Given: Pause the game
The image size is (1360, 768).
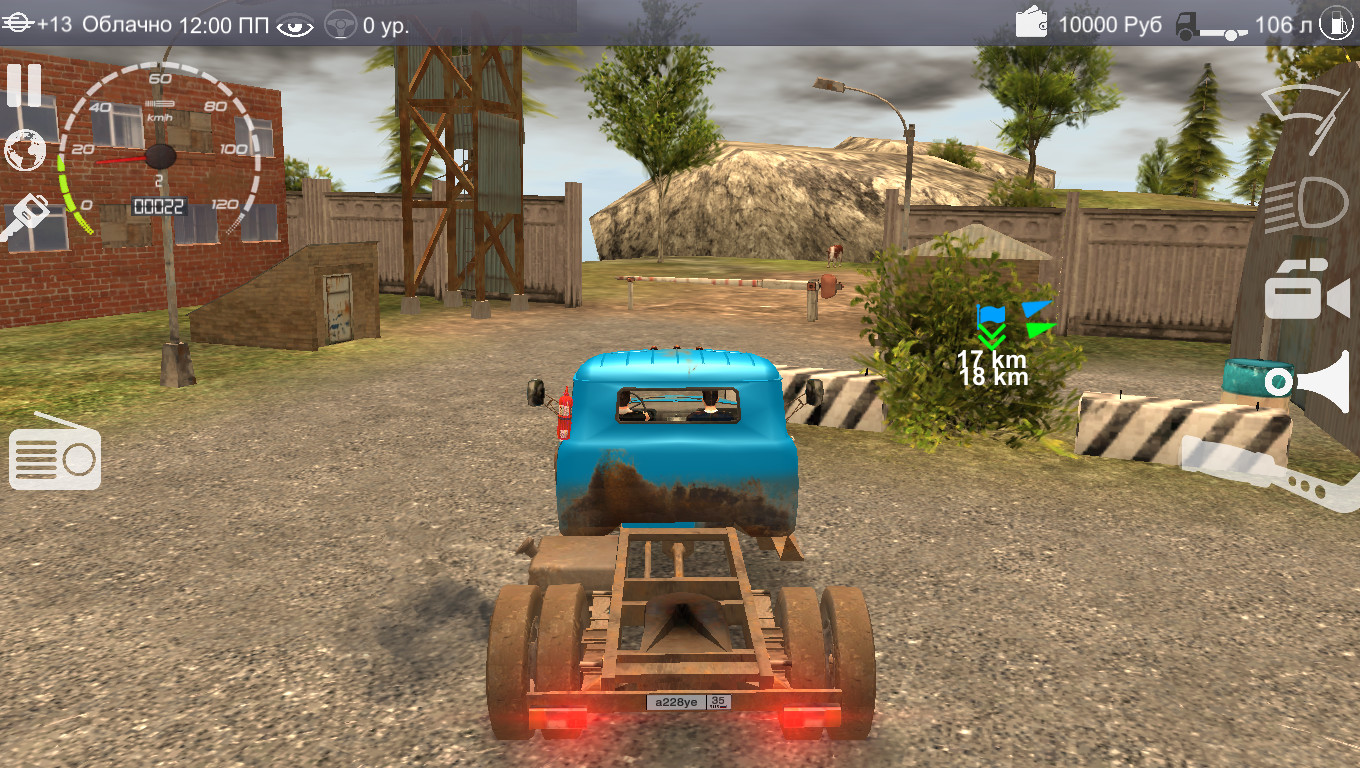Looking at the screenshot, I should [x=24, y=86].
